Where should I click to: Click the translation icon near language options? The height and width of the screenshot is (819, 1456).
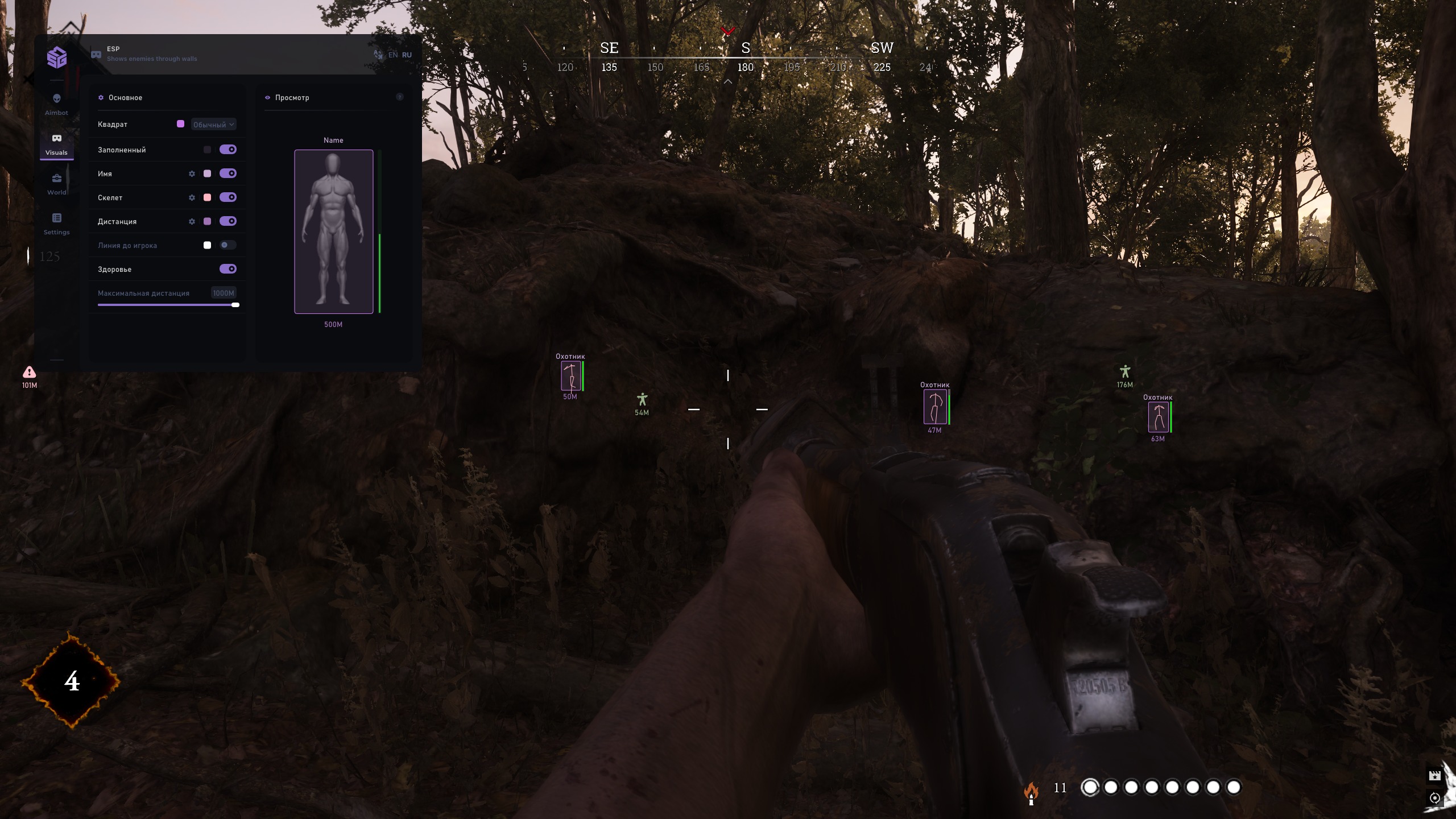[377, 54]
